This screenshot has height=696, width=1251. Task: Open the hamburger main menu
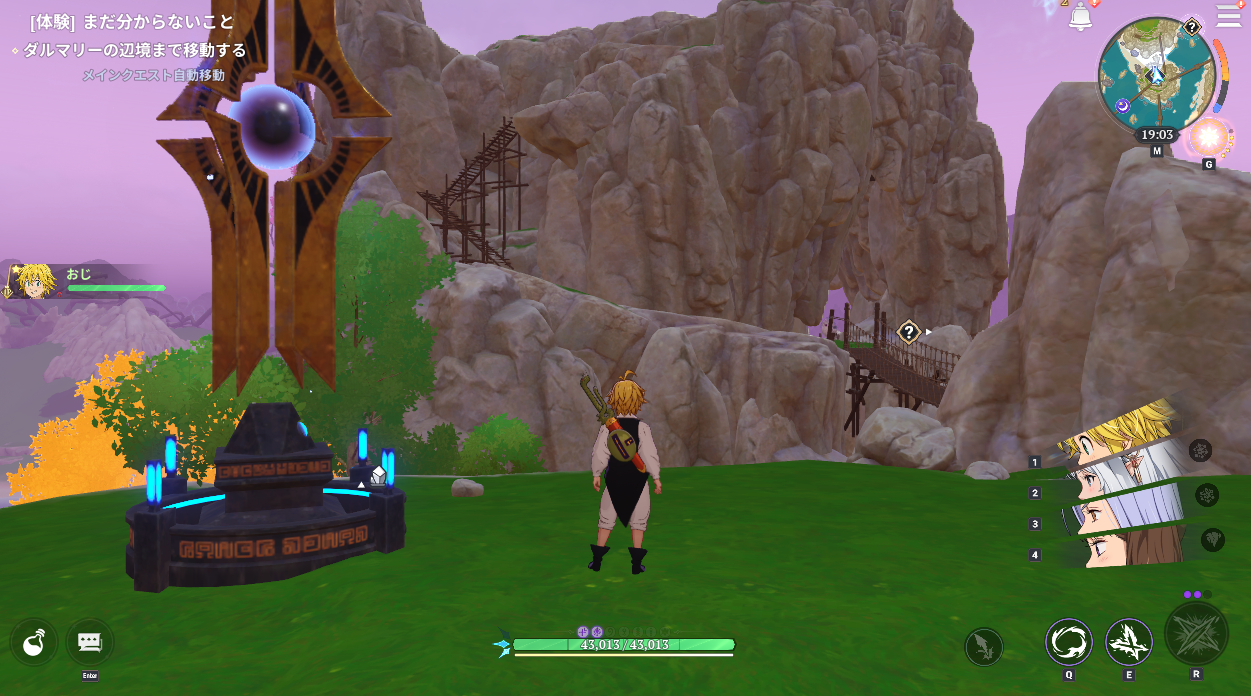coord(1228,16)
